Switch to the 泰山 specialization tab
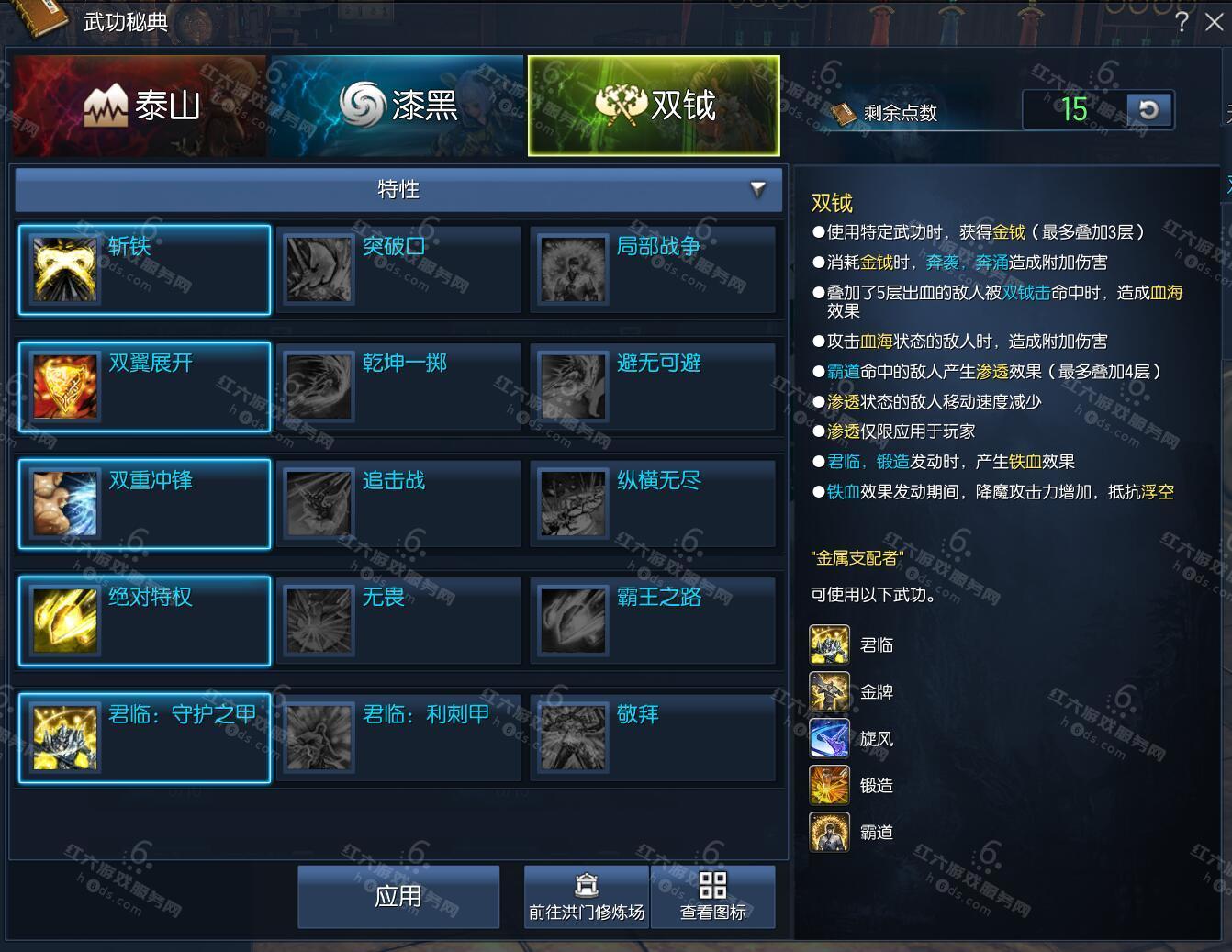Image resolution: width=1232 pixels, height=952 pixels. (x=140, y=106)
